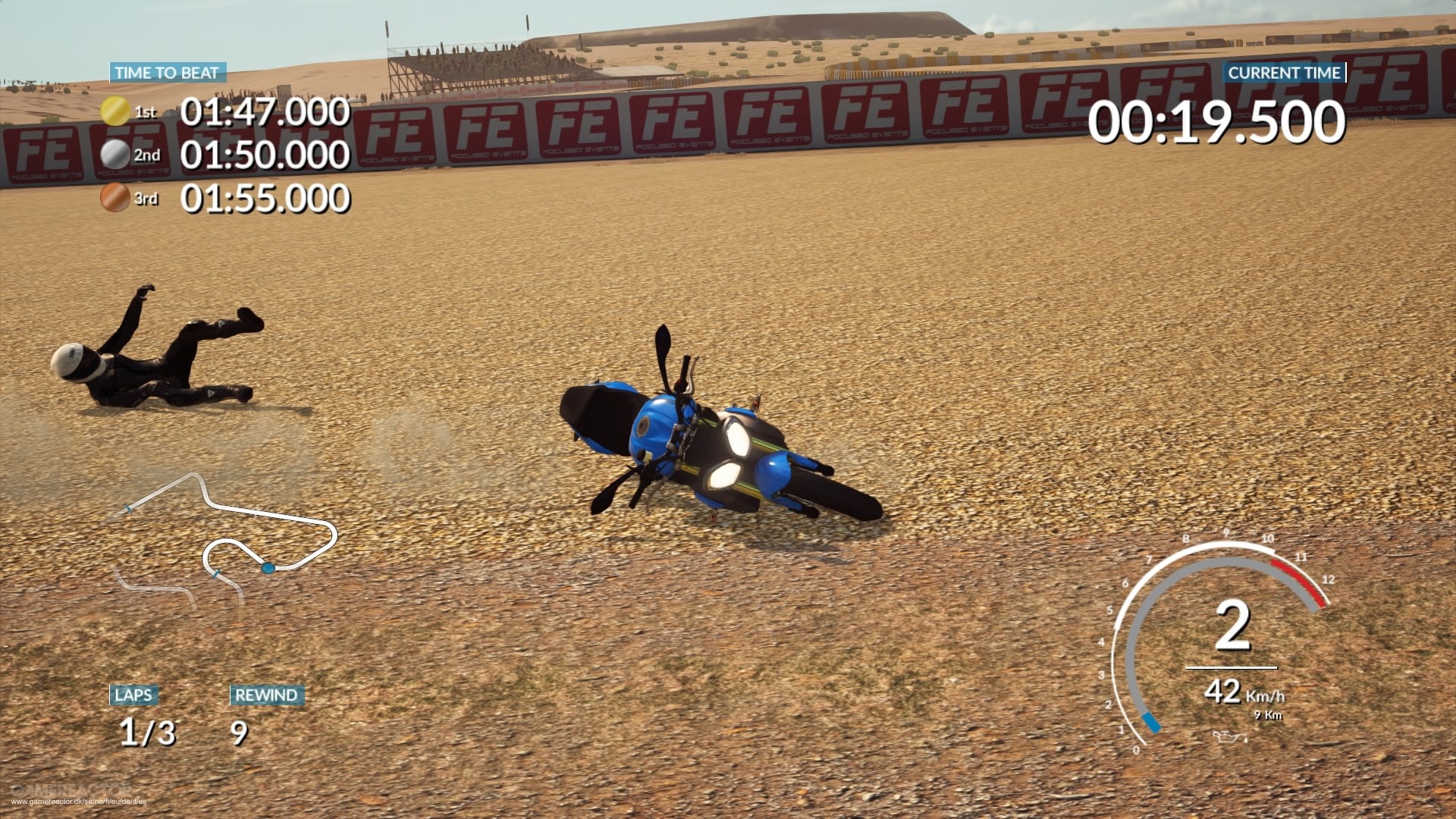1456x819 pixels.
Task: Select the bronze medal icon for 3rd place
Action: pyautogui.click(x=115, y=199)
